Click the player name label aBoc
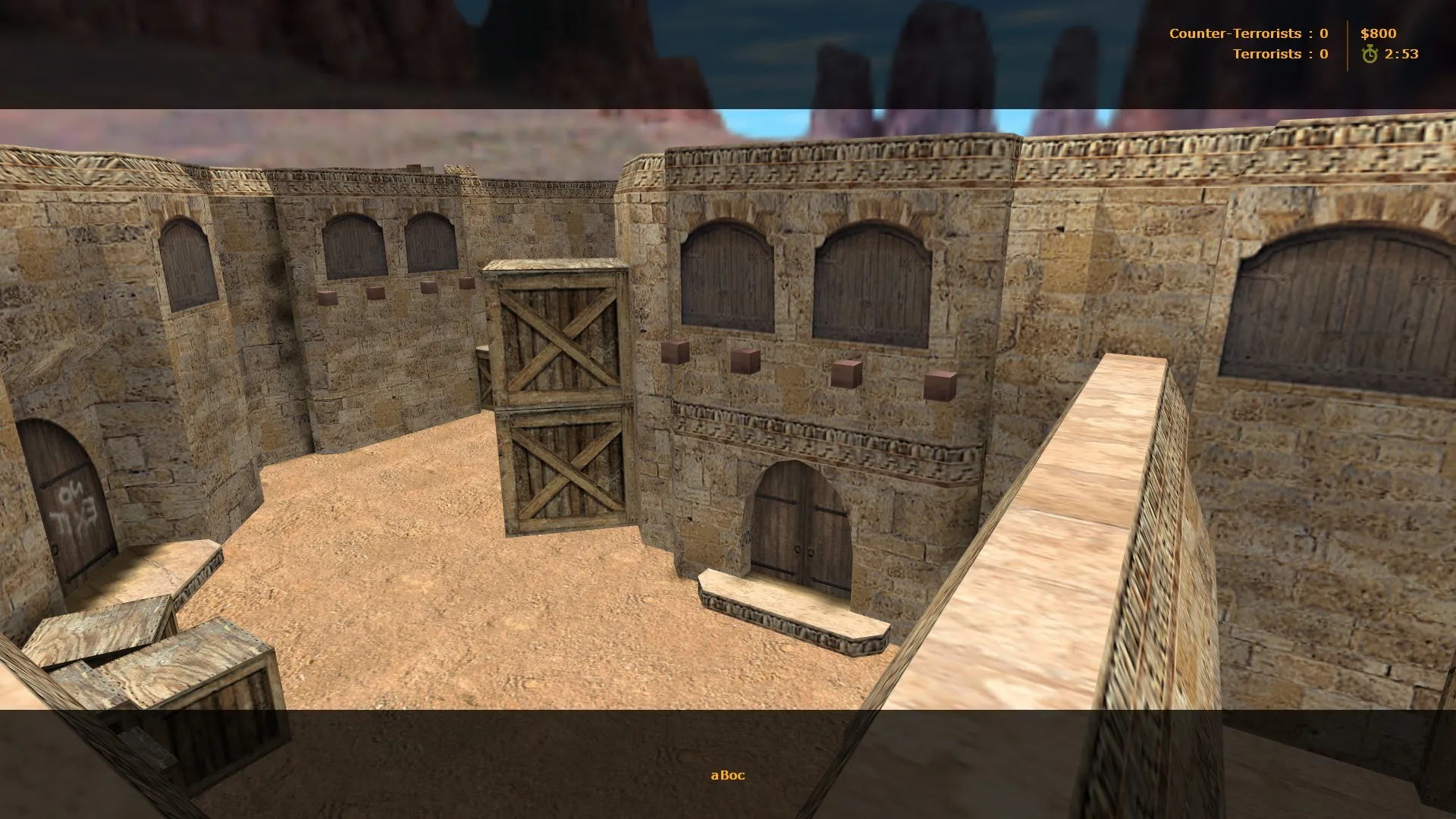 727,775
